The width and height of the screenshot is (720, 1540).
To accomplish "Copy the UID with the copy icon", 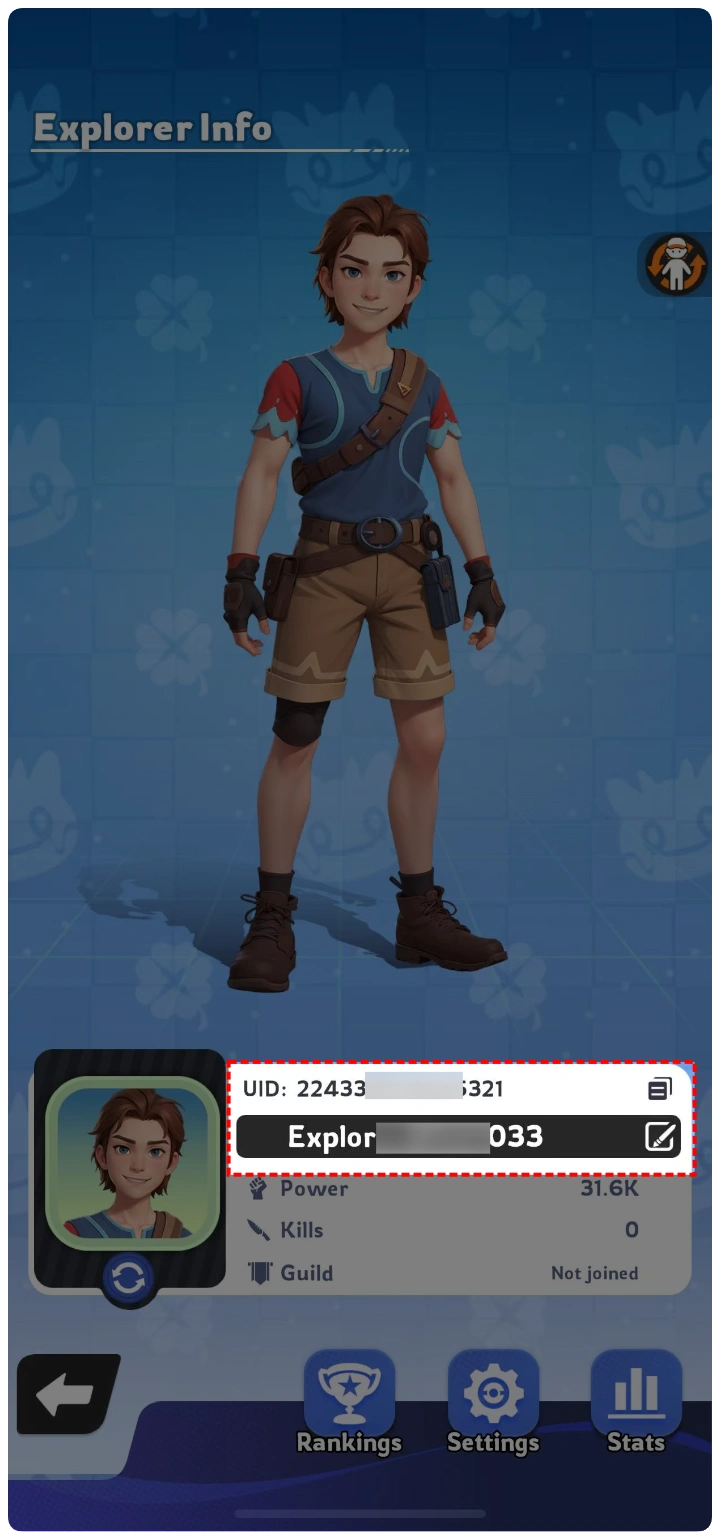I will [x=659, y=1088].
